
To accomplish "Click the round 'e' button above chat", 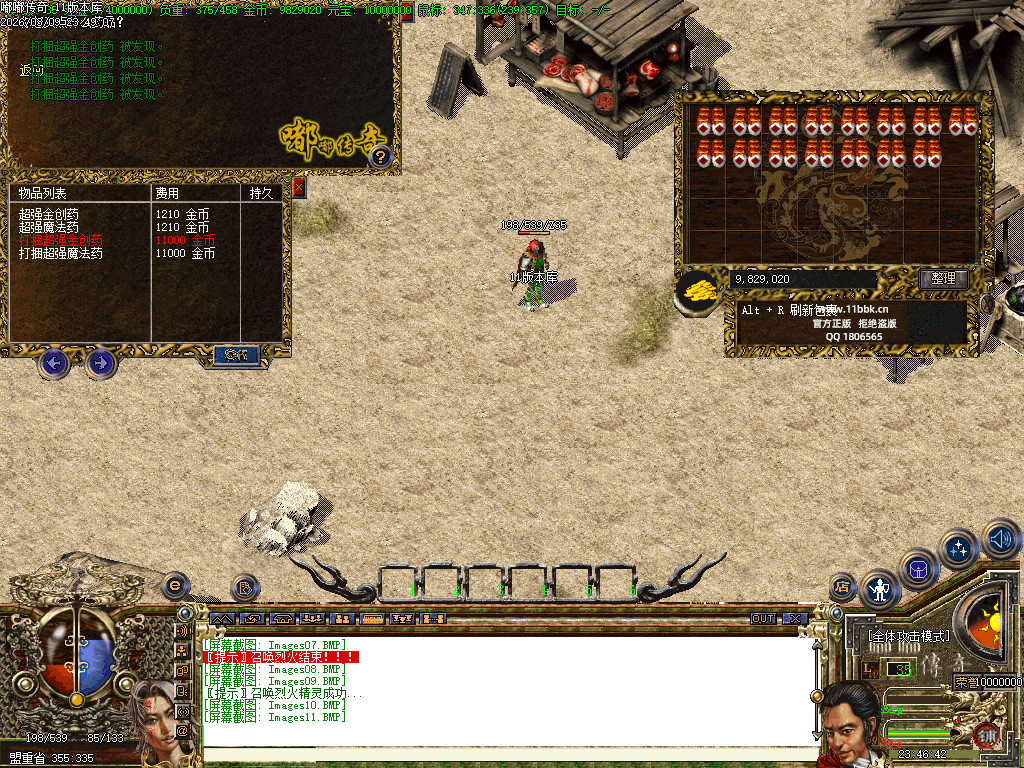I will tap(175, 584).
